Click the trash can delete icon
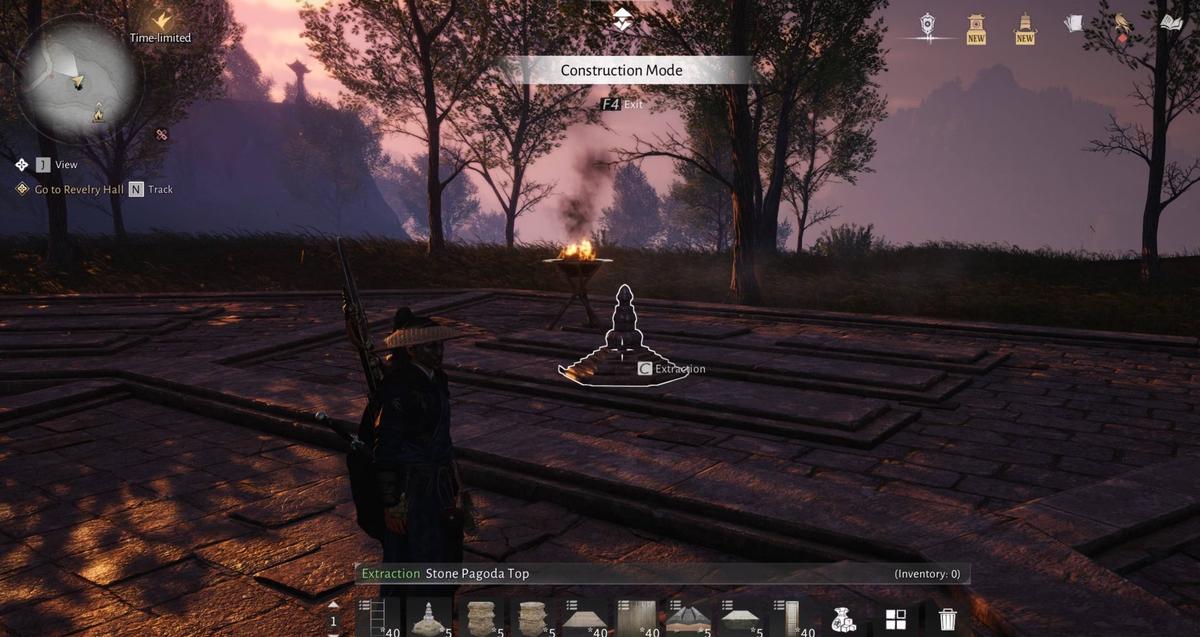Viewport: 1200px width, 637px height. [x=947, y=619]
